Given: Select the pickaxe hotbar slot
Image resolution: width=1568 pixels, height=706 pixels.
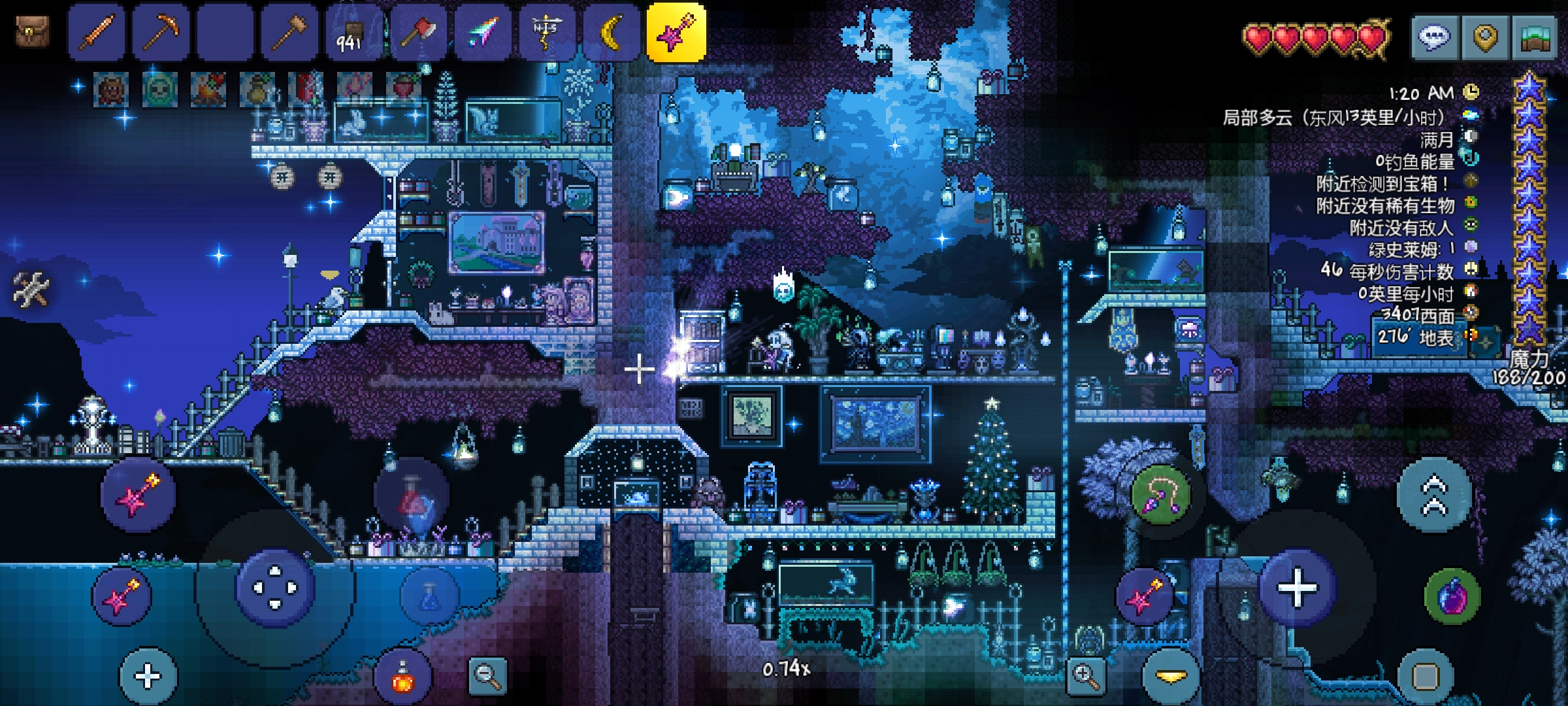Looking at the screenshot, I should tap(161, 32).
